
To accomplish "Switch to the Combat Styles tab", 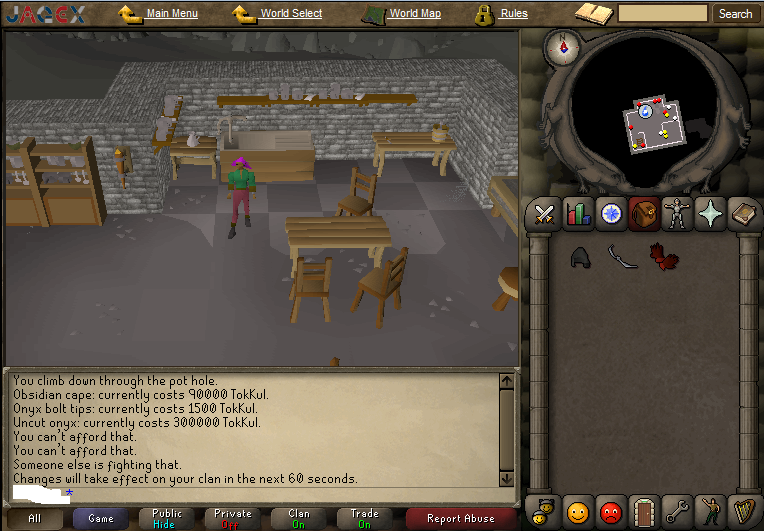I will click(x=545, y=214).
